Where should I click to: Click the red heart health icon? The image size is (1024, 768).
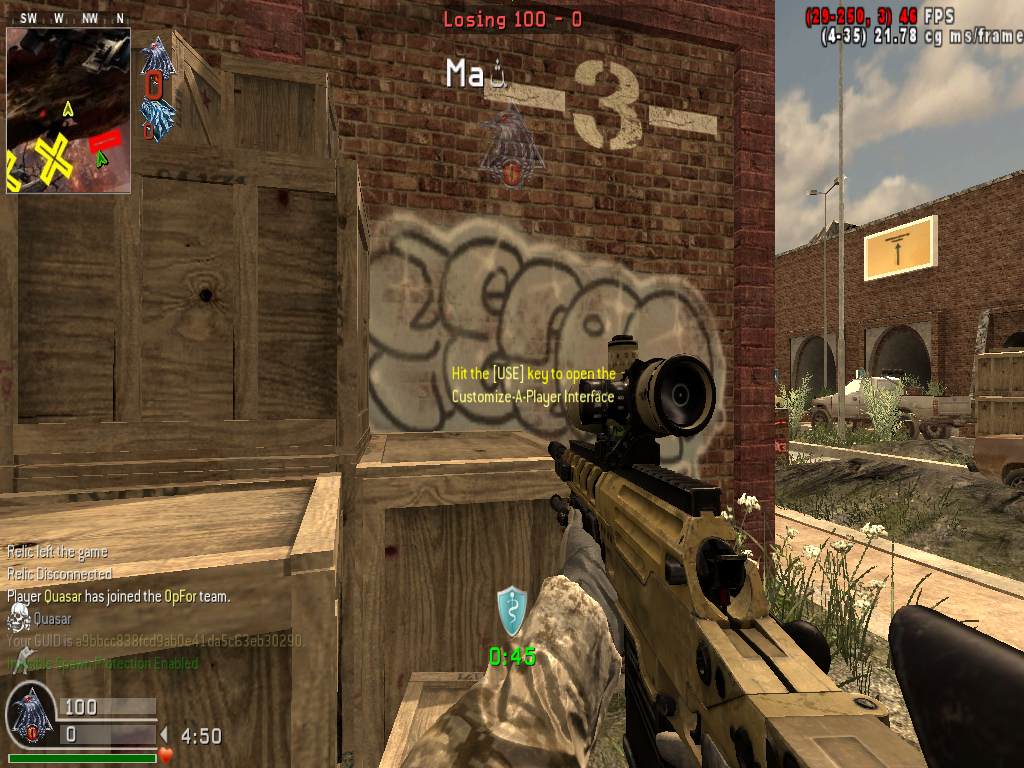[x=166, y=753]
